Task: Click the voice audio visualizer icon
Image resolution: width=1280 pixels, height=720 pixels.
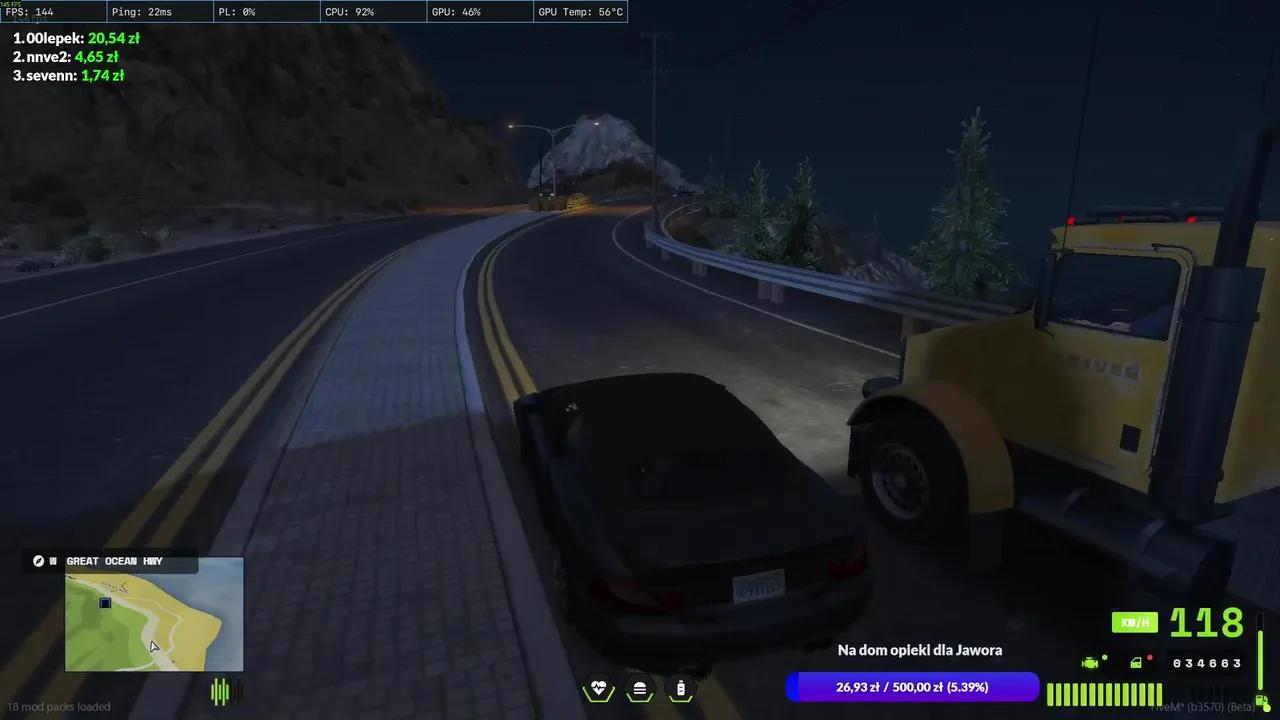Action: pyautogui.click(x=220, y=690)
